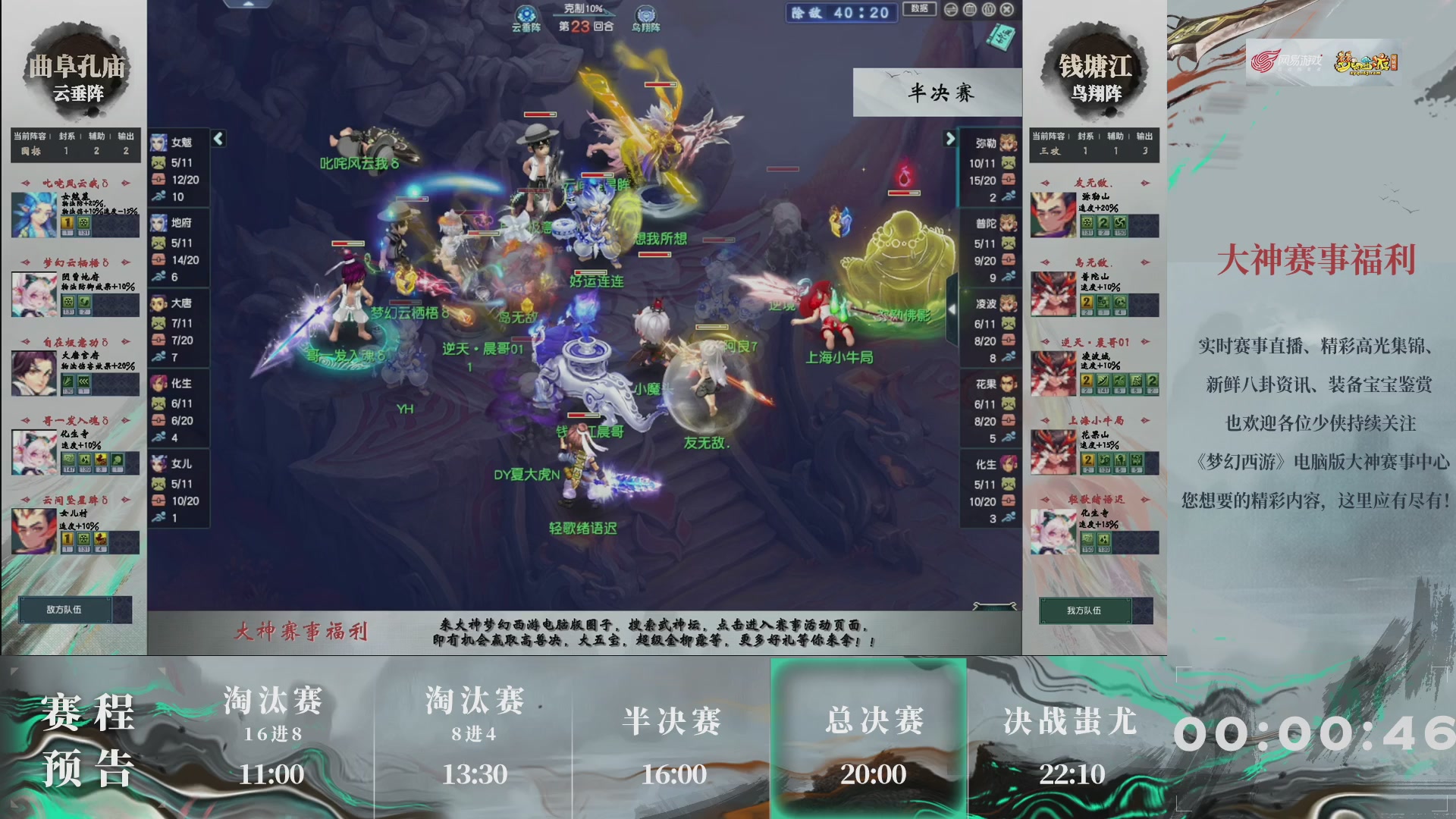Screen dimensions: 1456x819
Task: Click the 云垂阵 formation emblem beside 克制10%
Action: [x=525, y=13]
